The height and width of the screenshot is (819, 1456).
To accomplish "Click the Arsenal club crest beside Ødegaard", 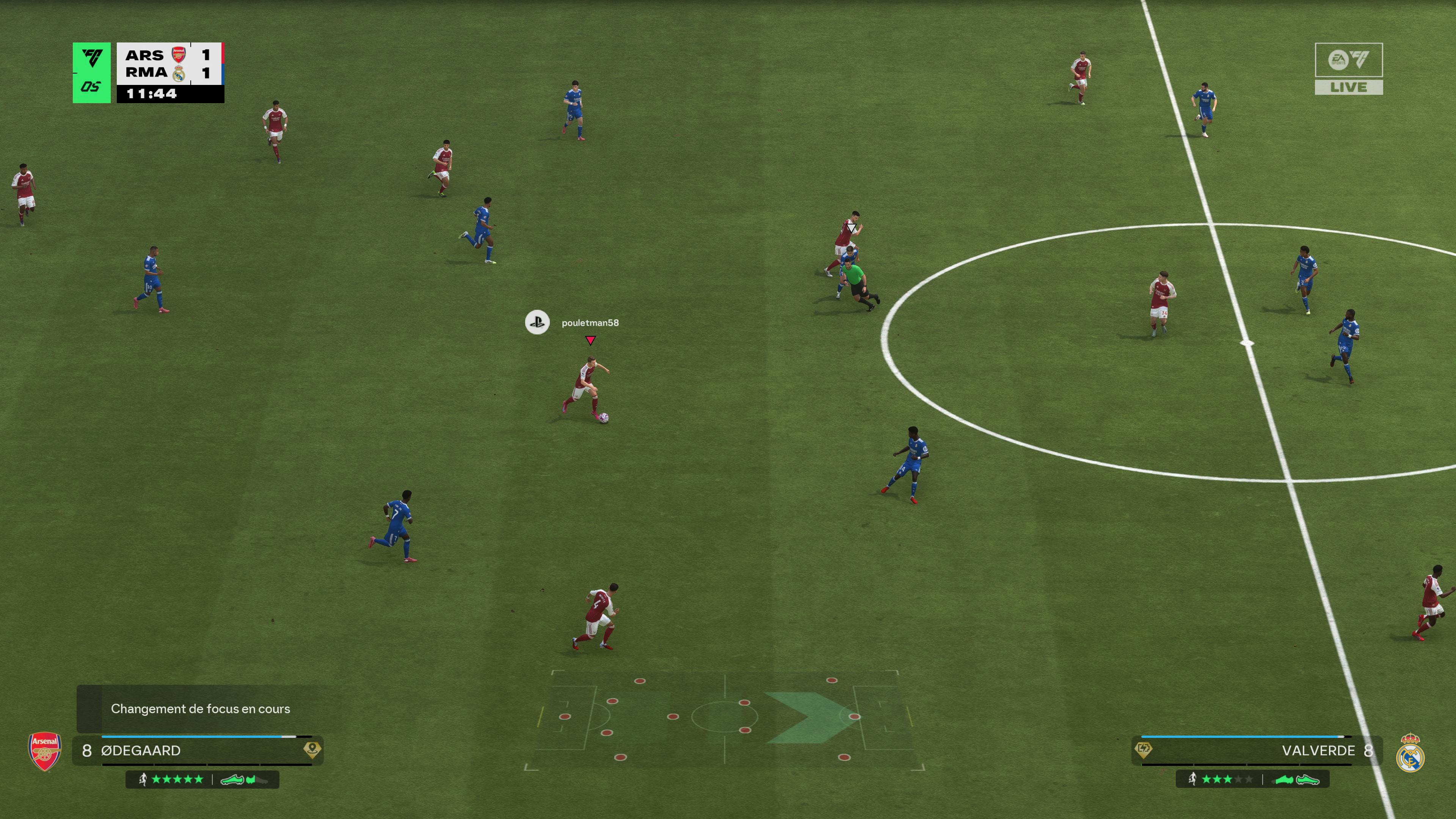I will coord(45,752).
